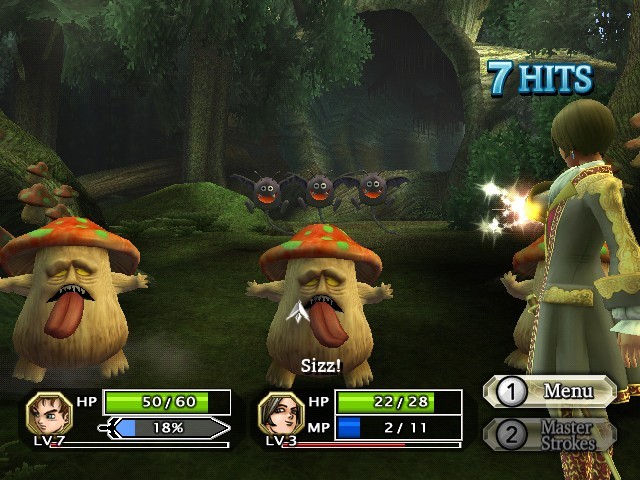Select the LV 7 hero portrait
The image size is (640, 480).
point(47,413)
